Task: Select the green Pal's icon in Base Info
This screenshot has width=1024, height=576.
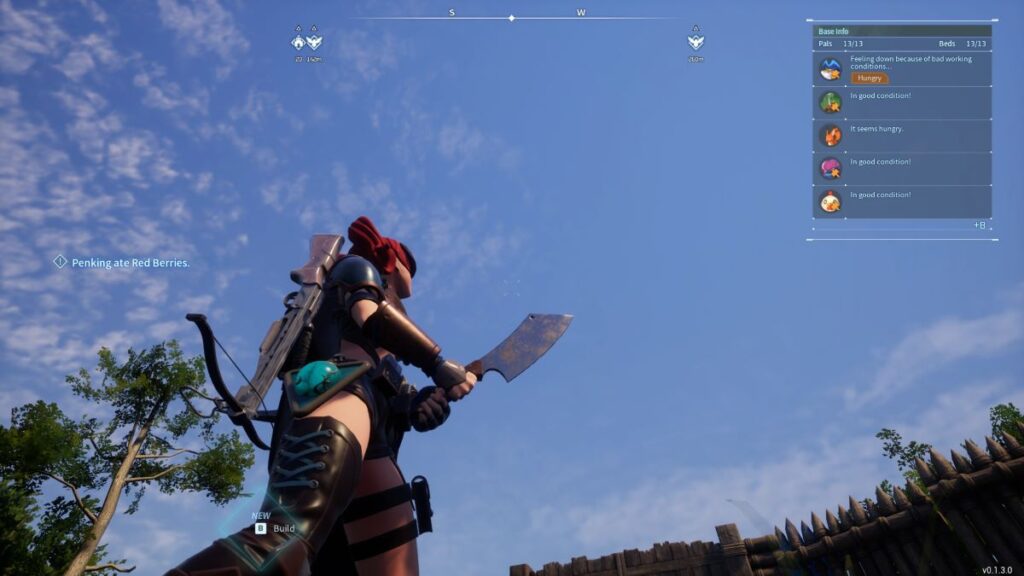Action: point(831,102)
